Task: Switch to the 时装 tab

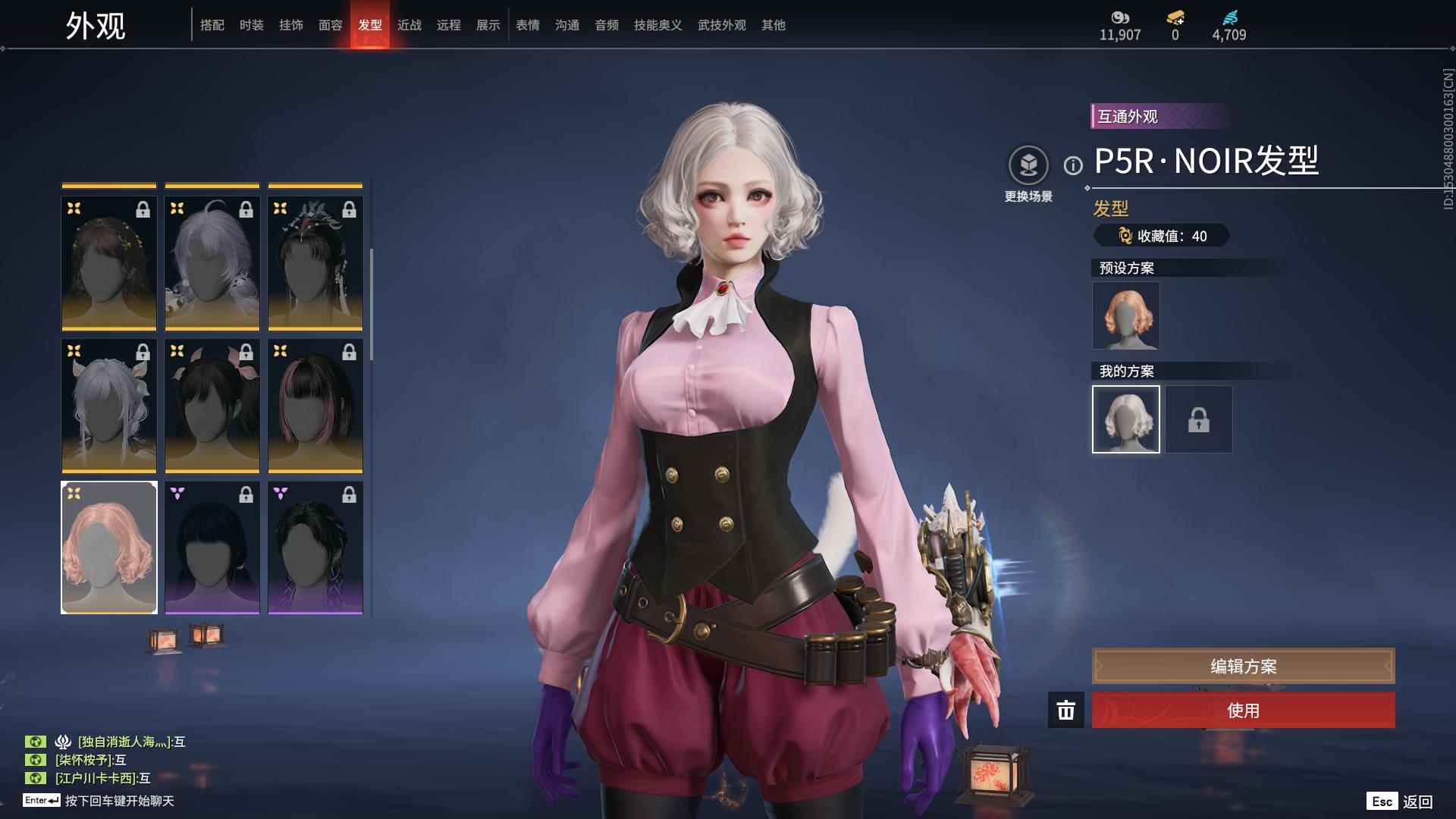Action: click(x=251, y=25)
